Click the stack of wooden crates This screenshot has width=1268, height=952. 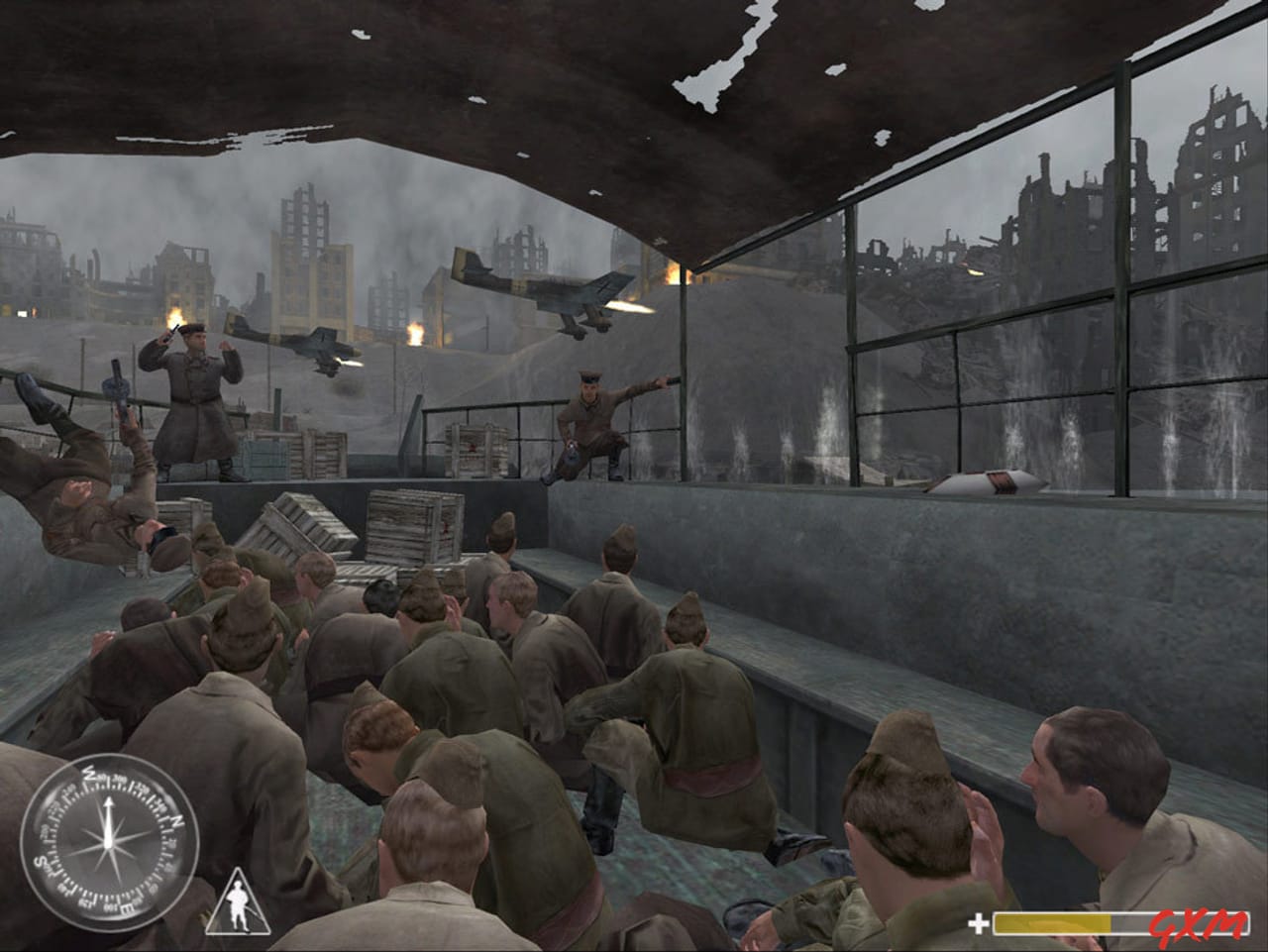coord(406,525)
